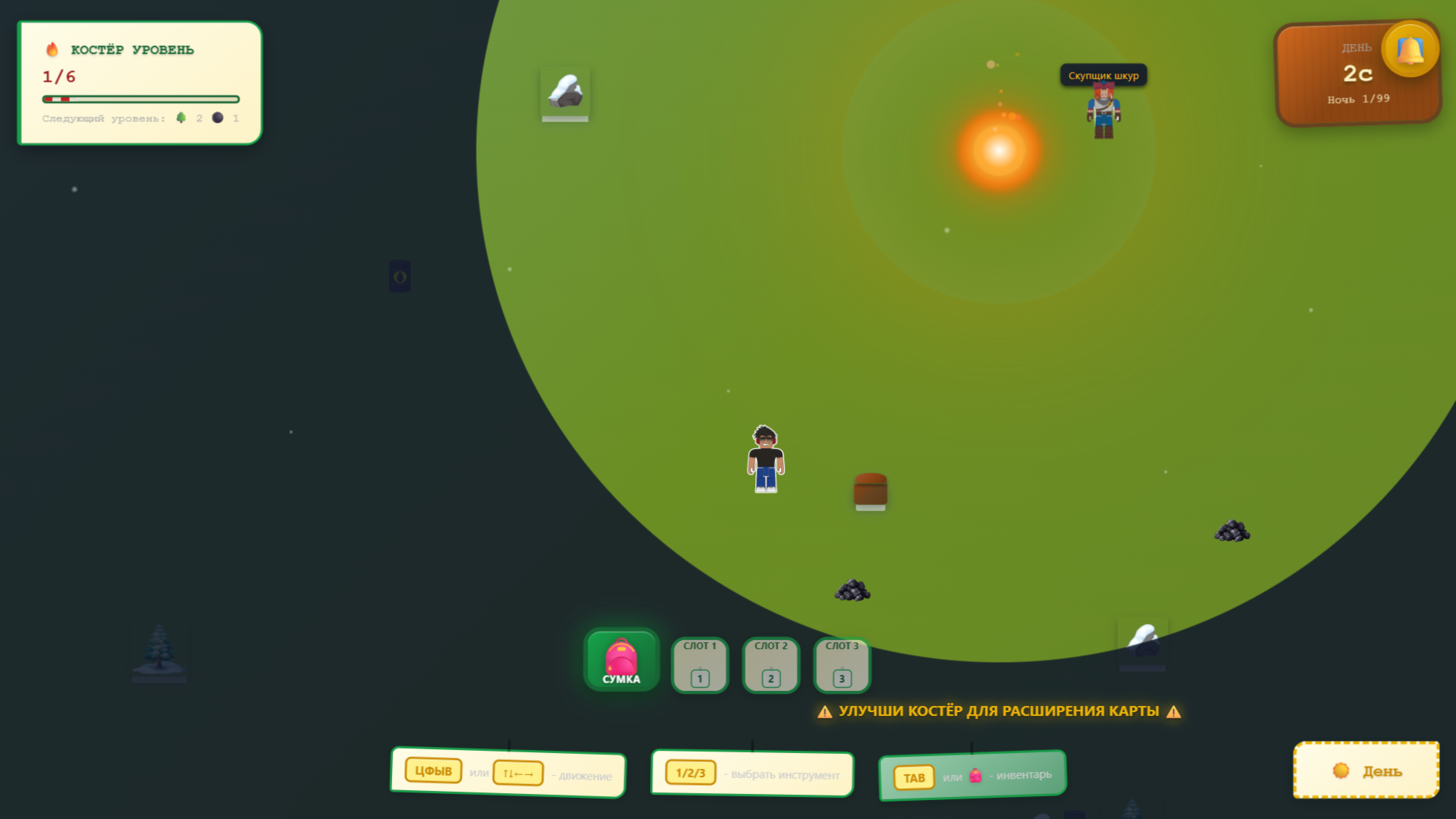Viewport: 1456px width, 819px height.
Task: Click the TAB inventory key hint
Action: click(915, 777)
